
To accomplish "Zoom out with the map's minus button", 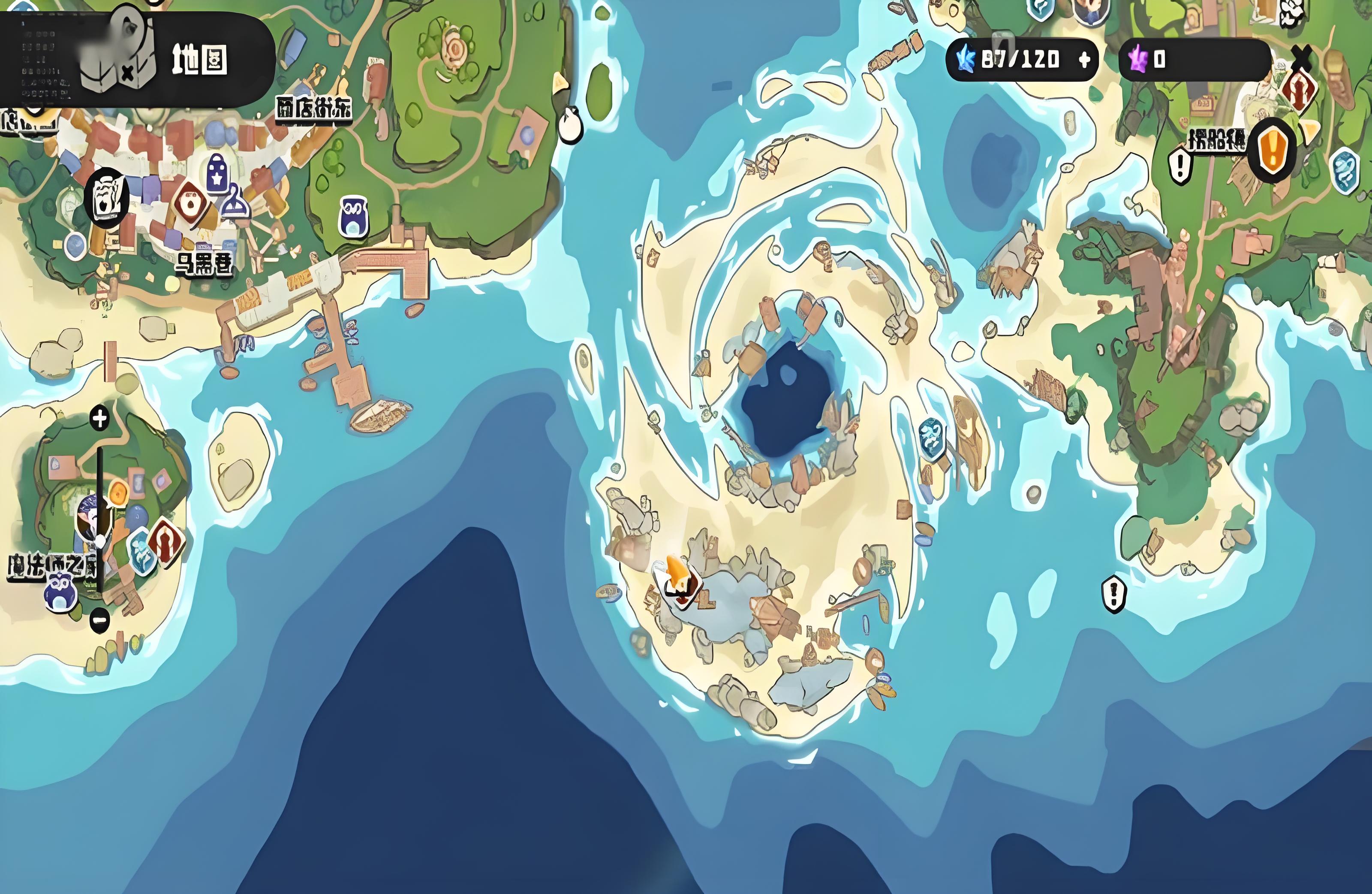I will pos(100,620).
